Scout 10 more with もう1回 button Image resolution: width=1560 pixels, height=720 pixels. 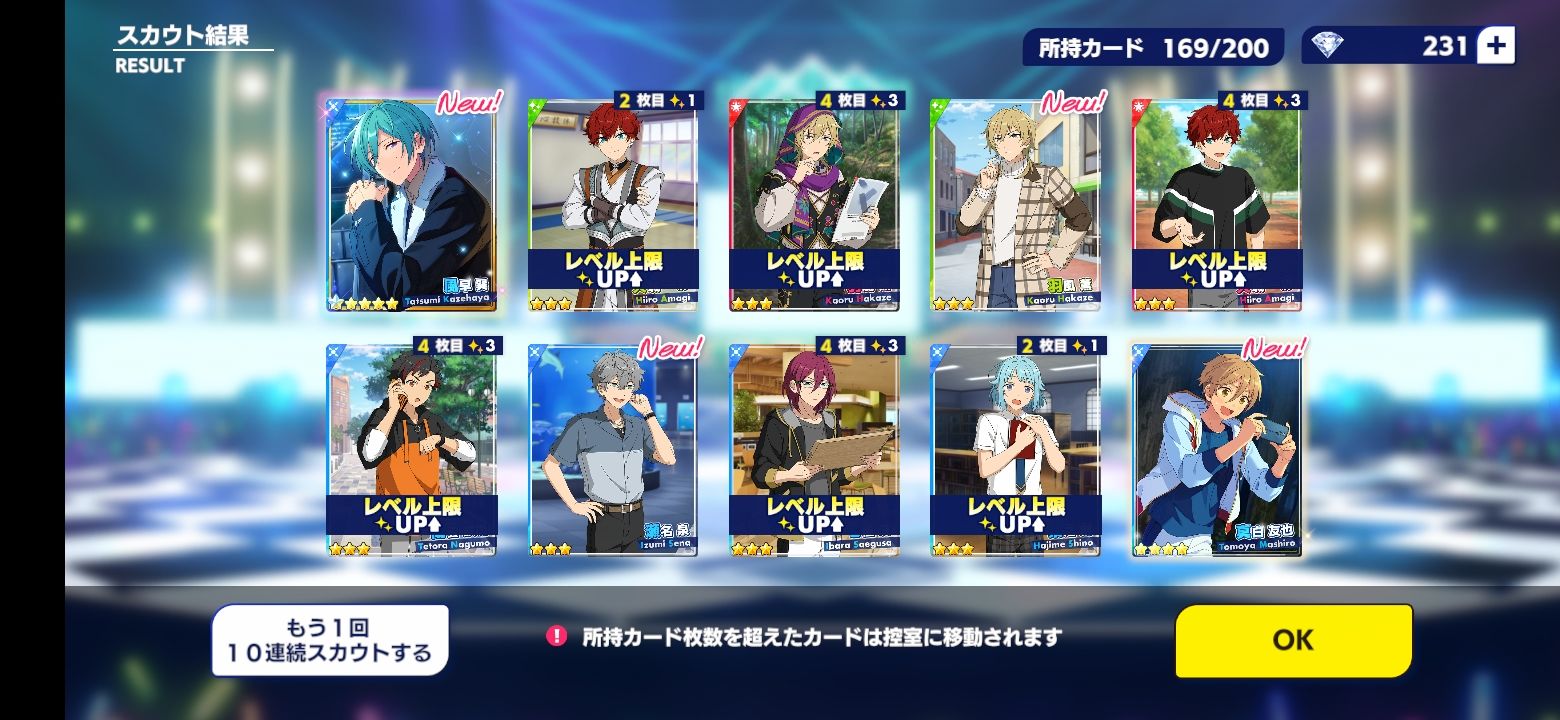tap(330, 641)
